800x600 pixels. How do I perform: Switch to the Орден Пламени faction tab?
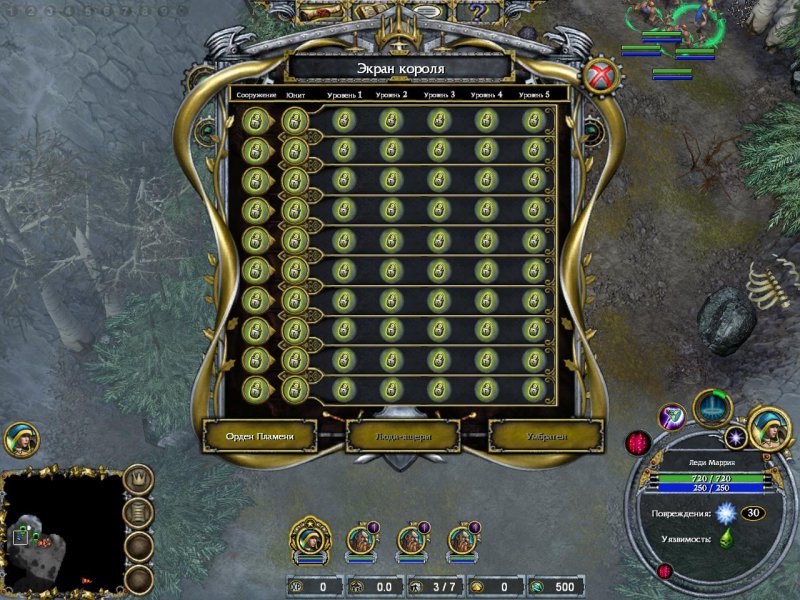tap(260, 435)
